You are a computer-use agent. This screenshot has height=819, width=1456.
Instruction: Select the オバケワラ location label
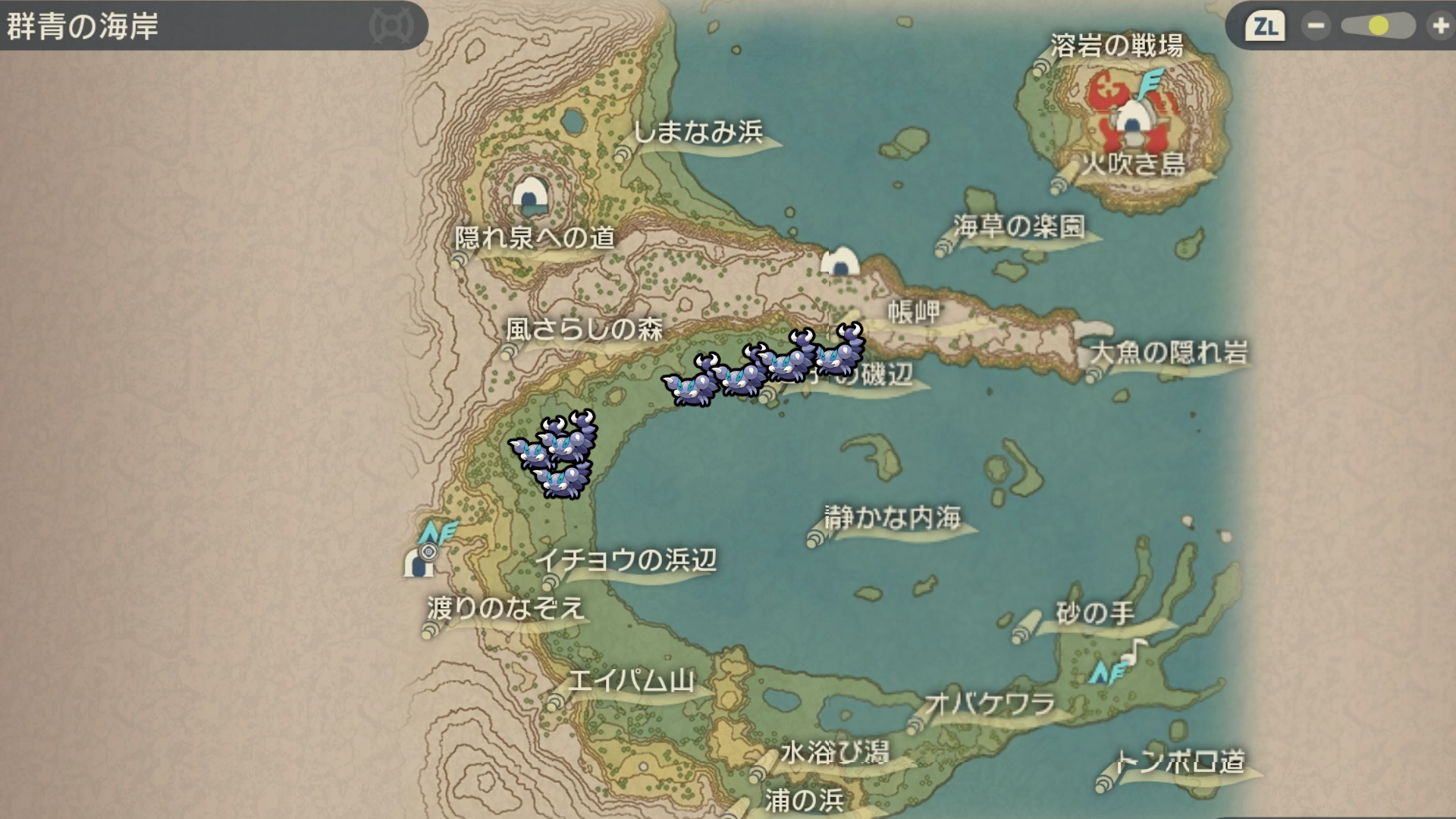990,704
